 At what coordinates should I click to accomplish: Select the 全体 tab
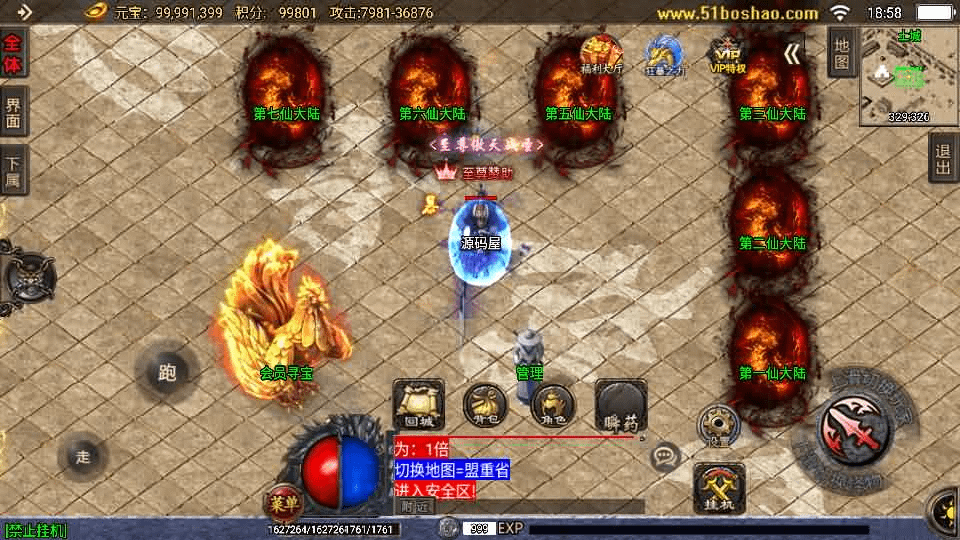coord(14,54)
